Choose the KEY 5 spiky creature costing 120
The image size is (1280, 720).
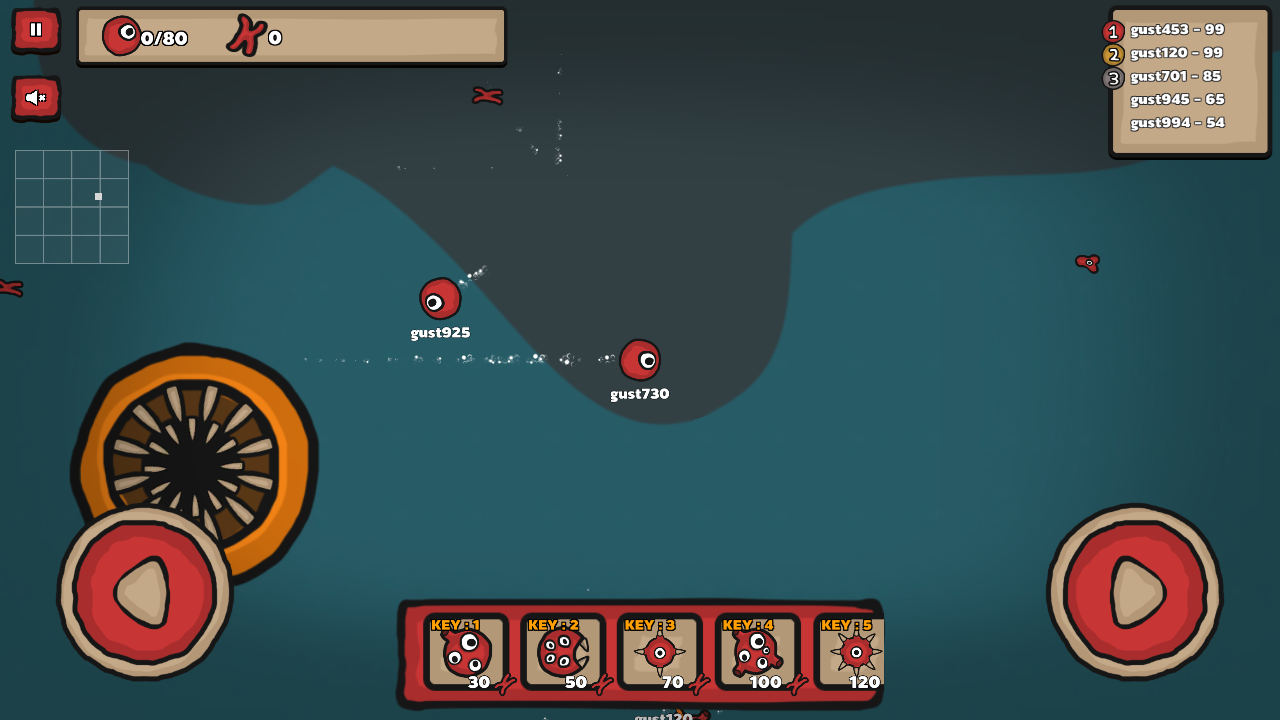(x=852, y=653)
